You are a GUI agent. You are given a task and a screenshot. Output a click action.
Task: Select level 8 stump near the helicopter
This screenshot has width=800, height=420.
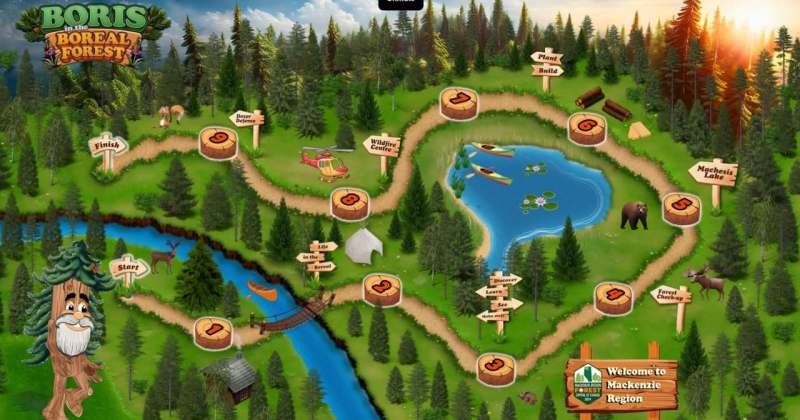point(350,203)
